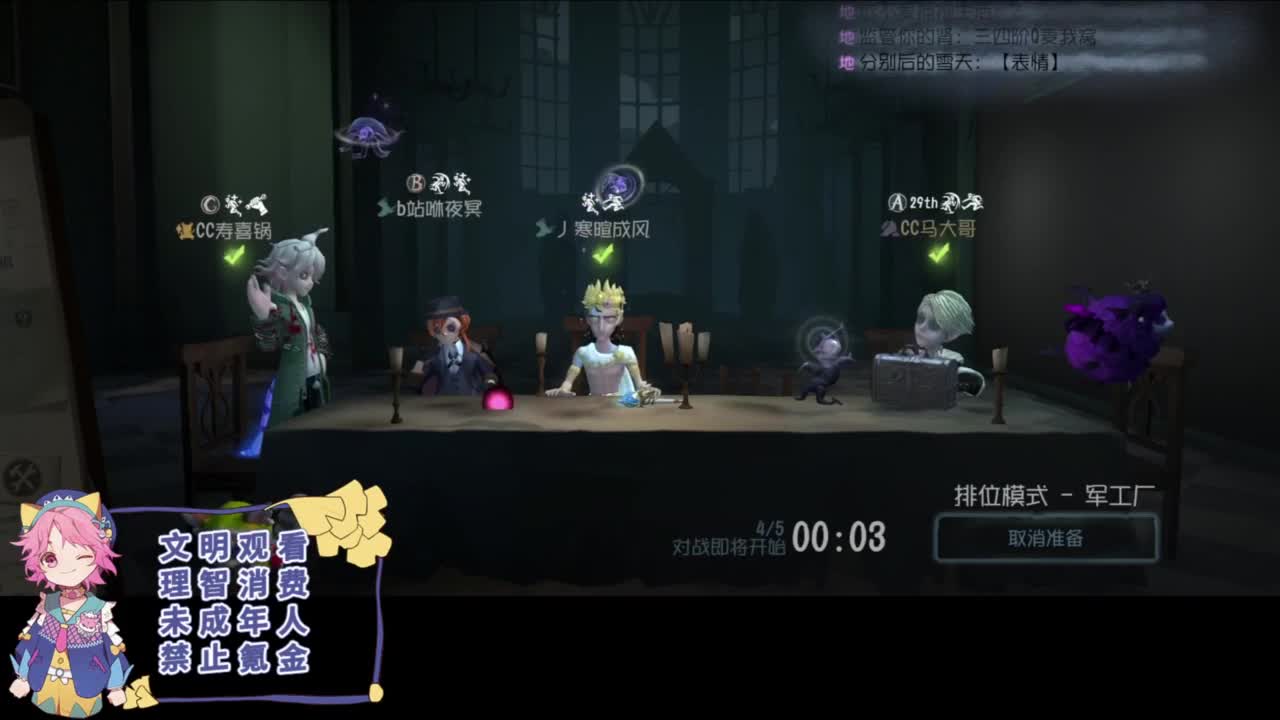Toggle the ready check under 寒暄成风

click(x=601, y=254)
